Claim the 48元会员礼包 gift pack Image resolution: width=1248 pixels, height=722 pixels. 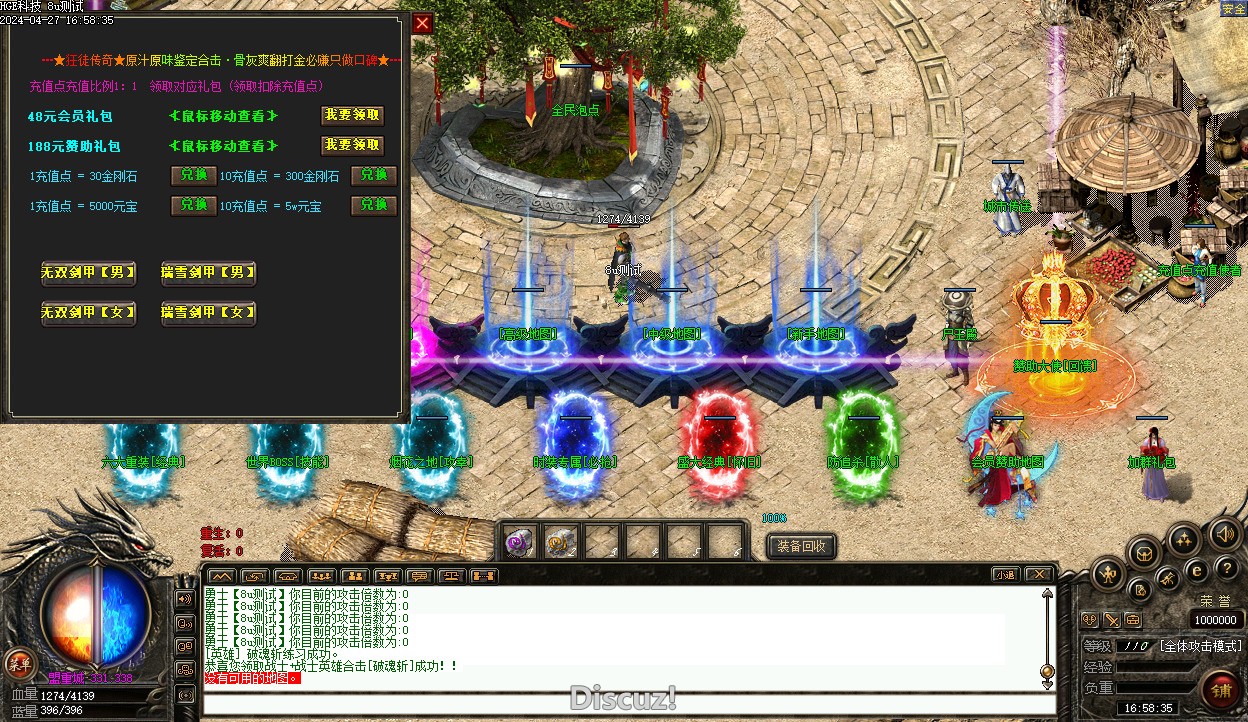[352, 116]
